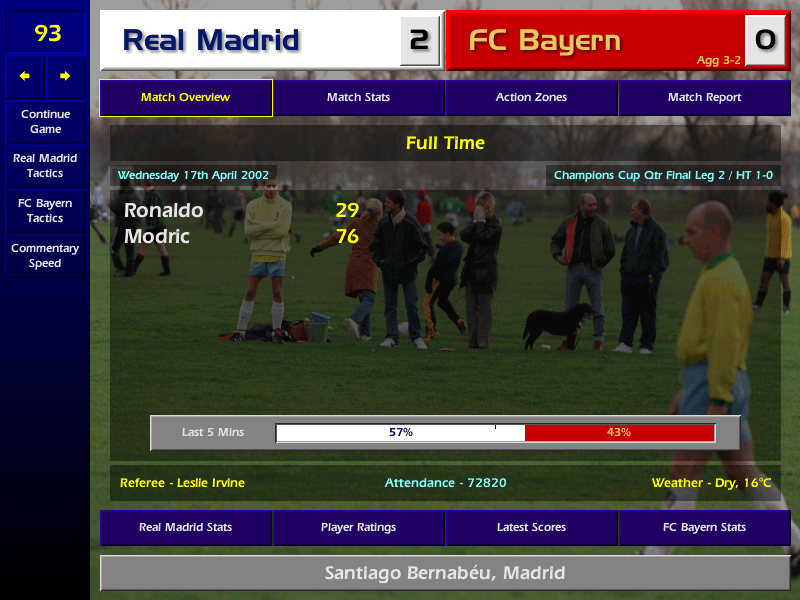Select the Match Overview tab
The width and height of the screenshot is (800, 600).
pyautogui.click(x=186, y=98)
